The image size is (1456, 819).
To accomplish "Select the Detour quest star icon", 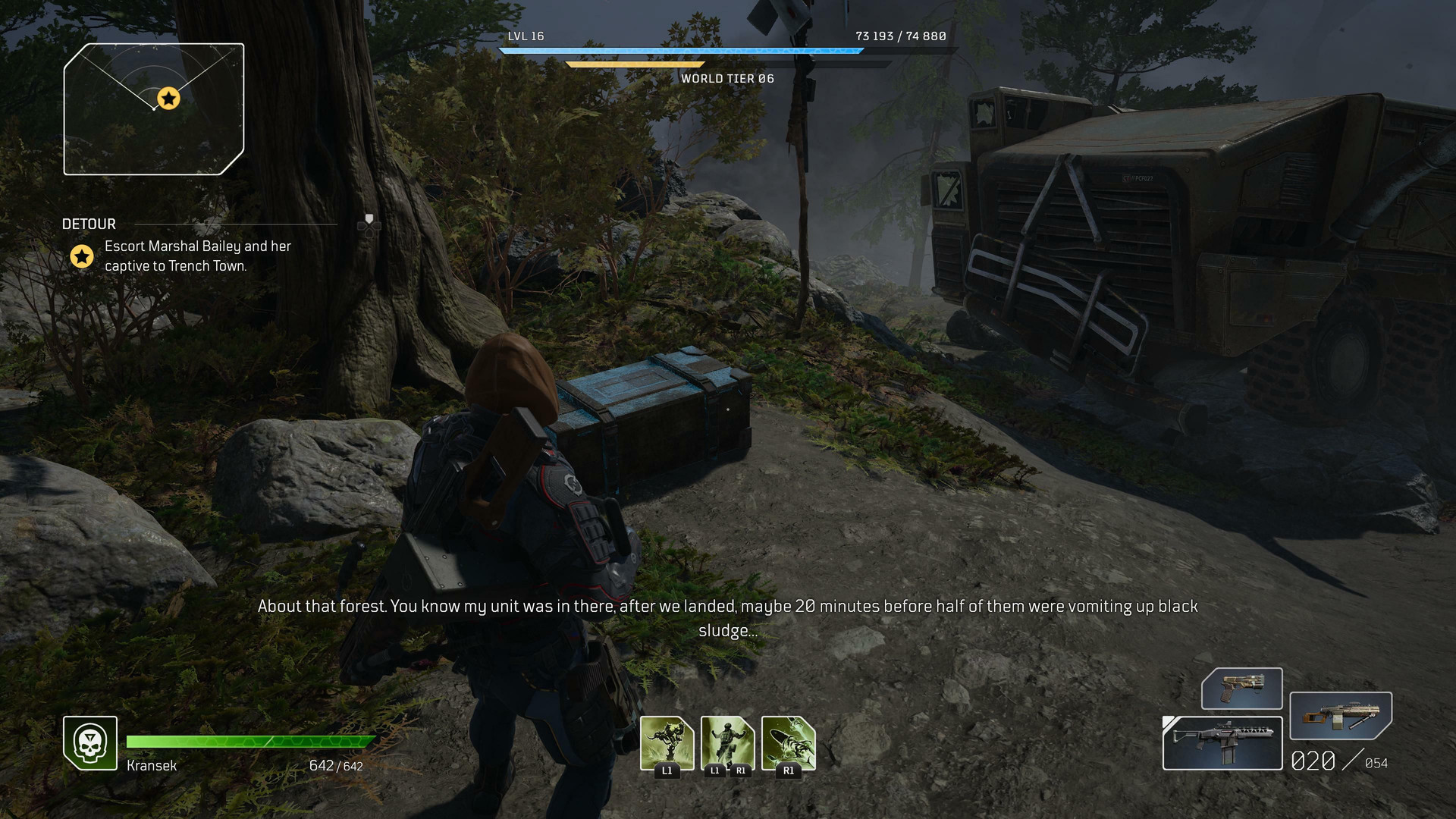I will (x=82, y=256).
